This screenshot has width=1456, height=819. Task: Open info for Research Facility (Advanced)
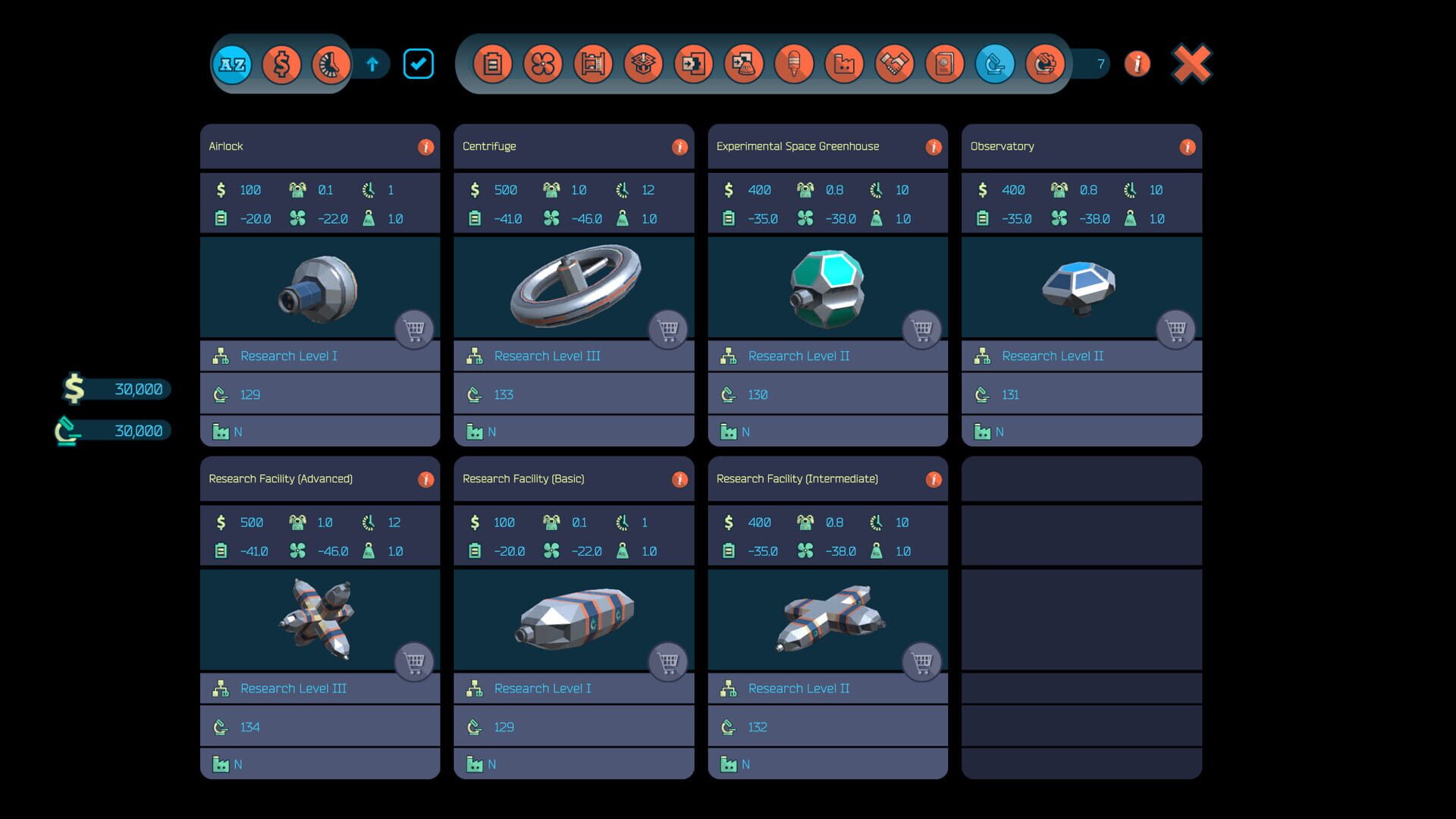[426, 479]
